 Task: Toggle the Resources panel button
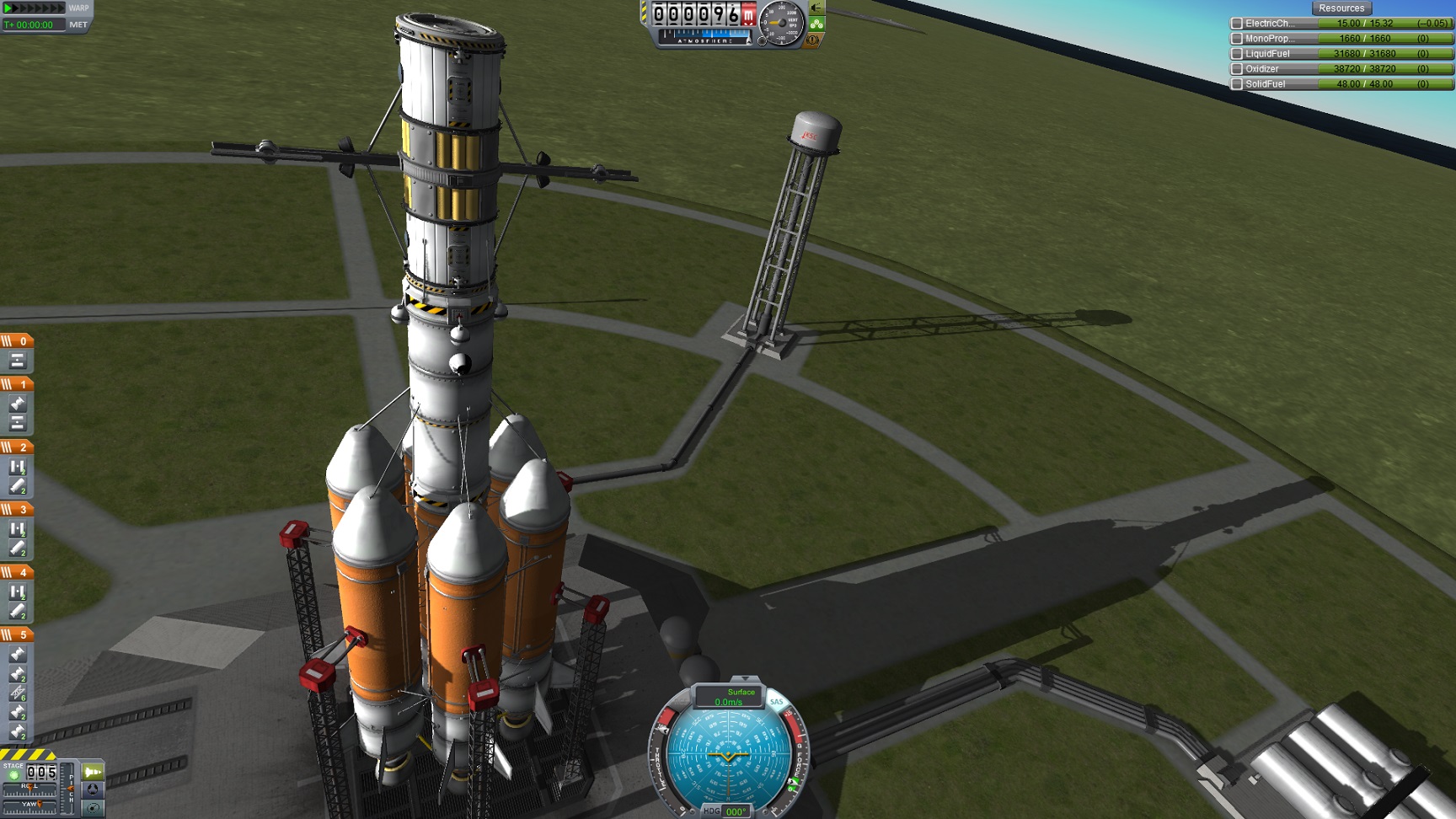[x=1341, y=8]
